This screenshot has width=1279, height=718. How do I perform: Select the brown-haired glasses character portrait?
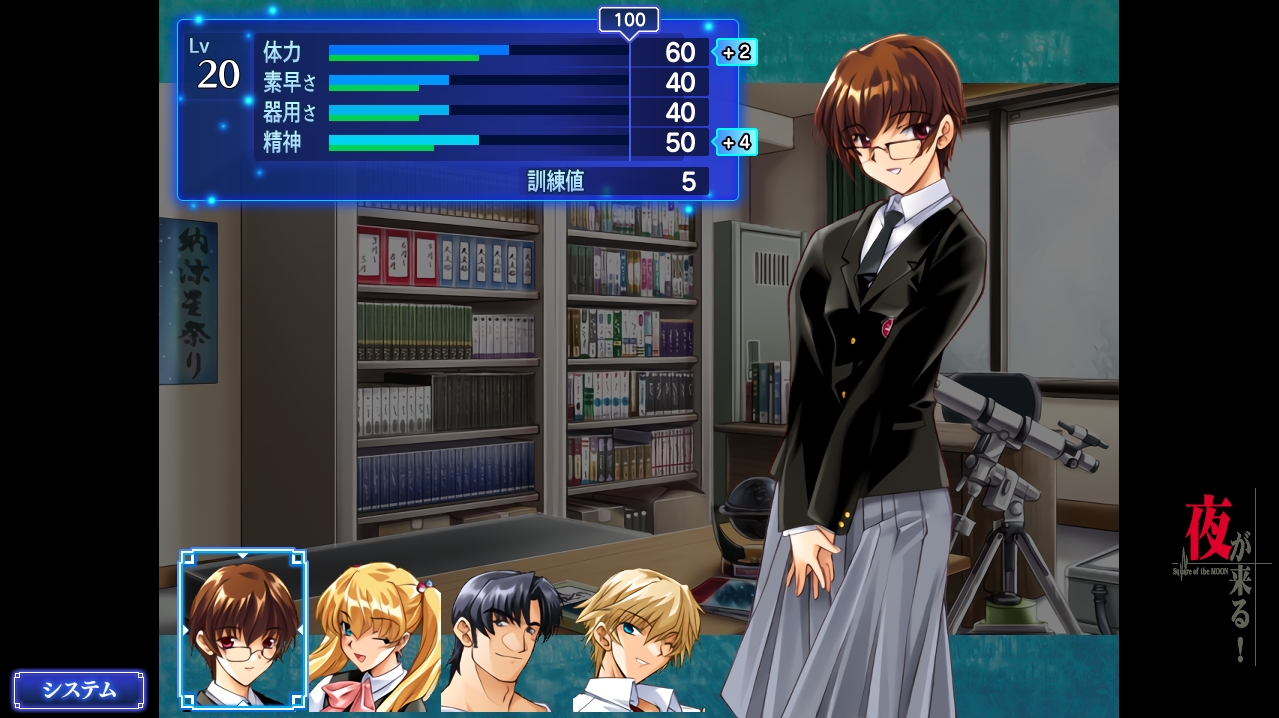(x=243, y=630)
